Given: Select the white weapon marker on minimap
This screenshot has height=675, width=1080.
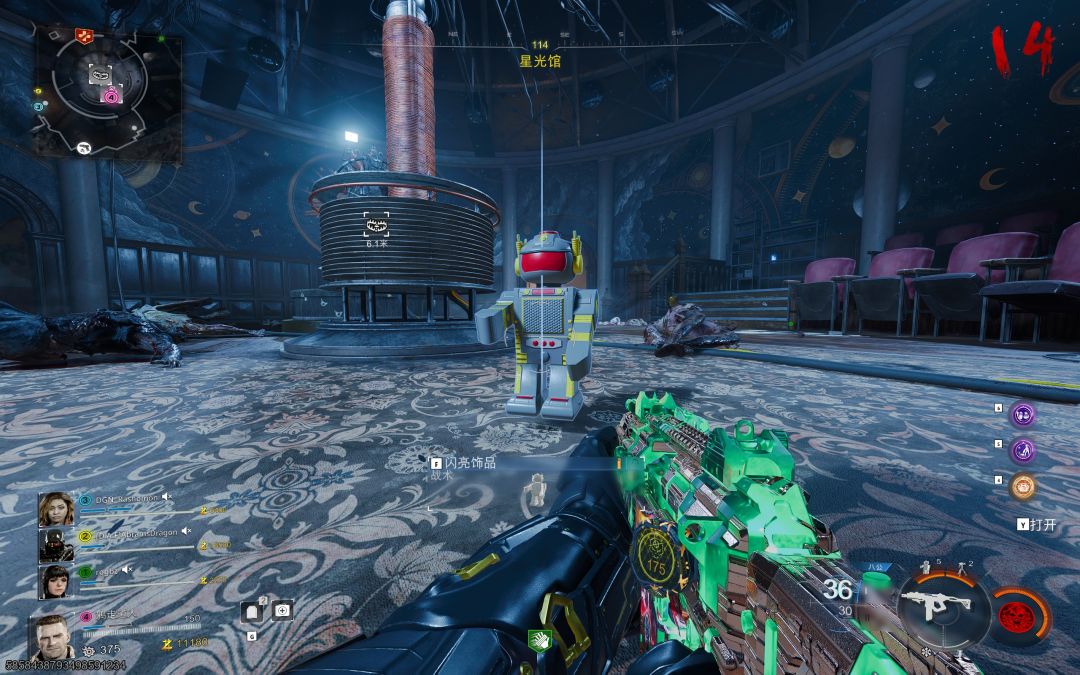Looking at the screenshot, I should [83, 148].
